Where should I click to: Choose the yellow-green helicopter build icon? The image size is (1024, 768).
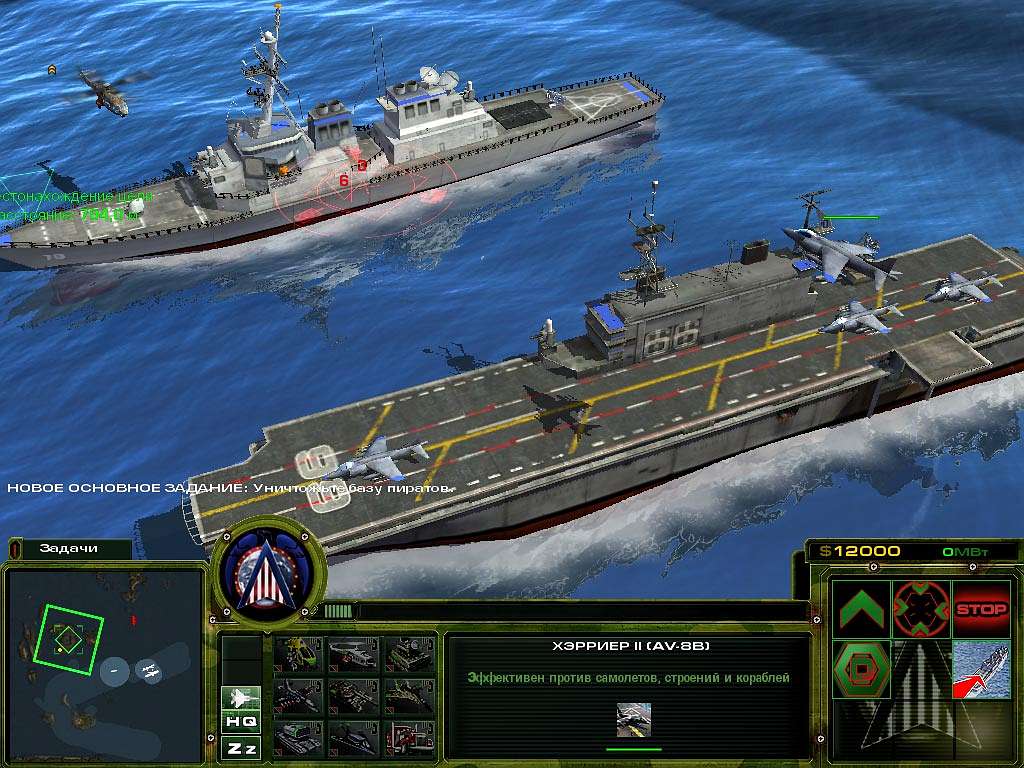click(x=298, y=655)
